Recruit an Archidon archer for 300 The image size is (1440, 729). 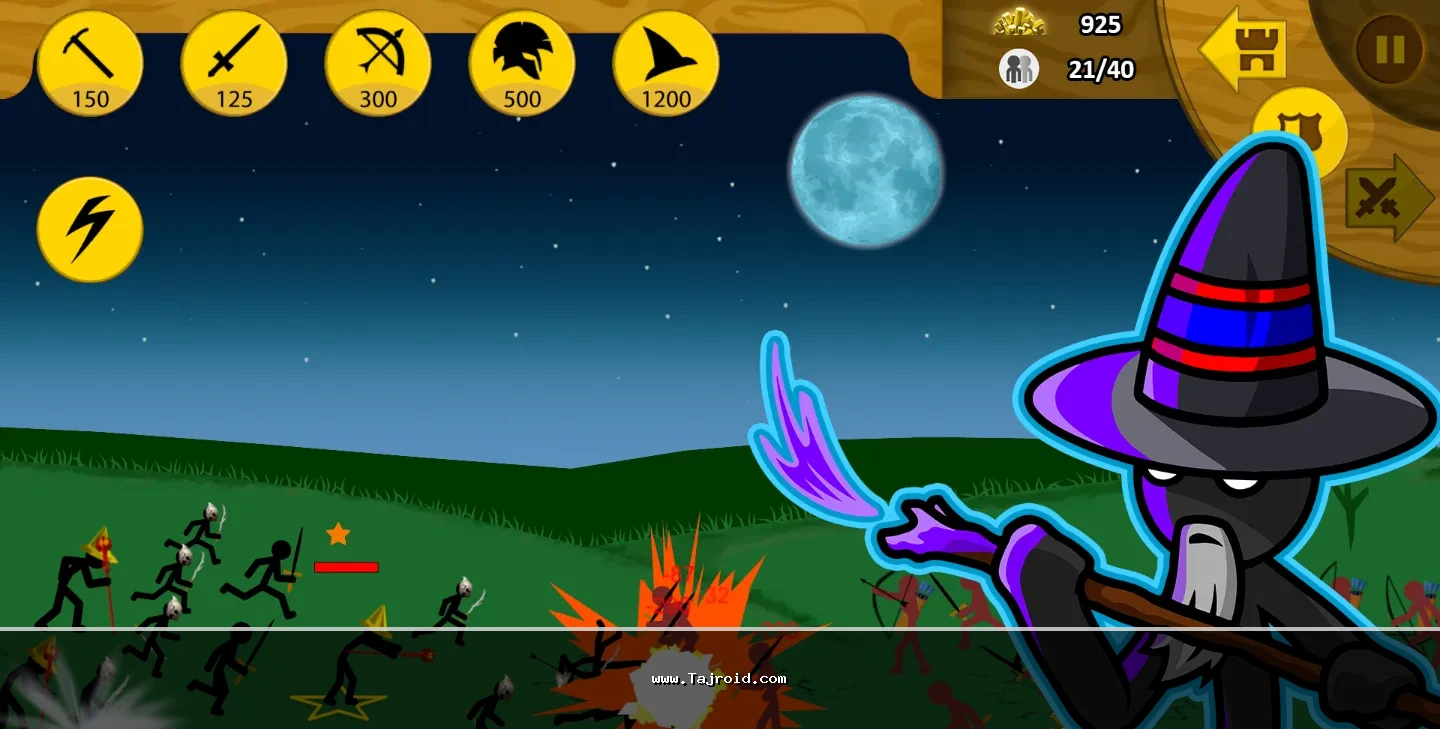378,63
